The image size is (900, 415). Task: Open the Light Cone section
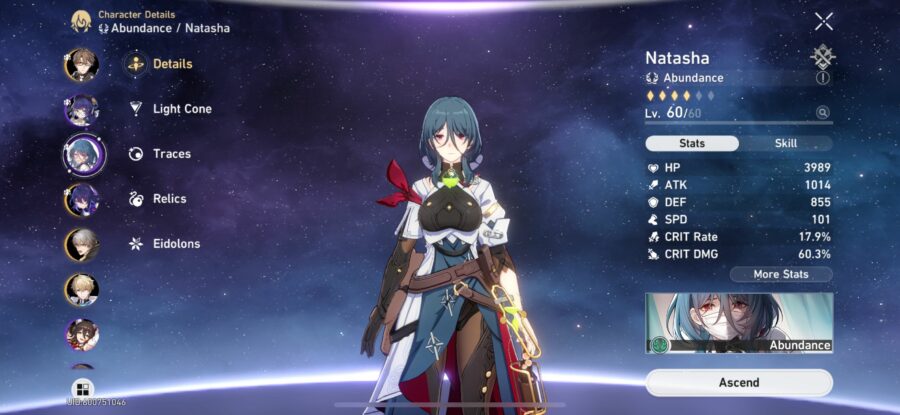(181, 109)
